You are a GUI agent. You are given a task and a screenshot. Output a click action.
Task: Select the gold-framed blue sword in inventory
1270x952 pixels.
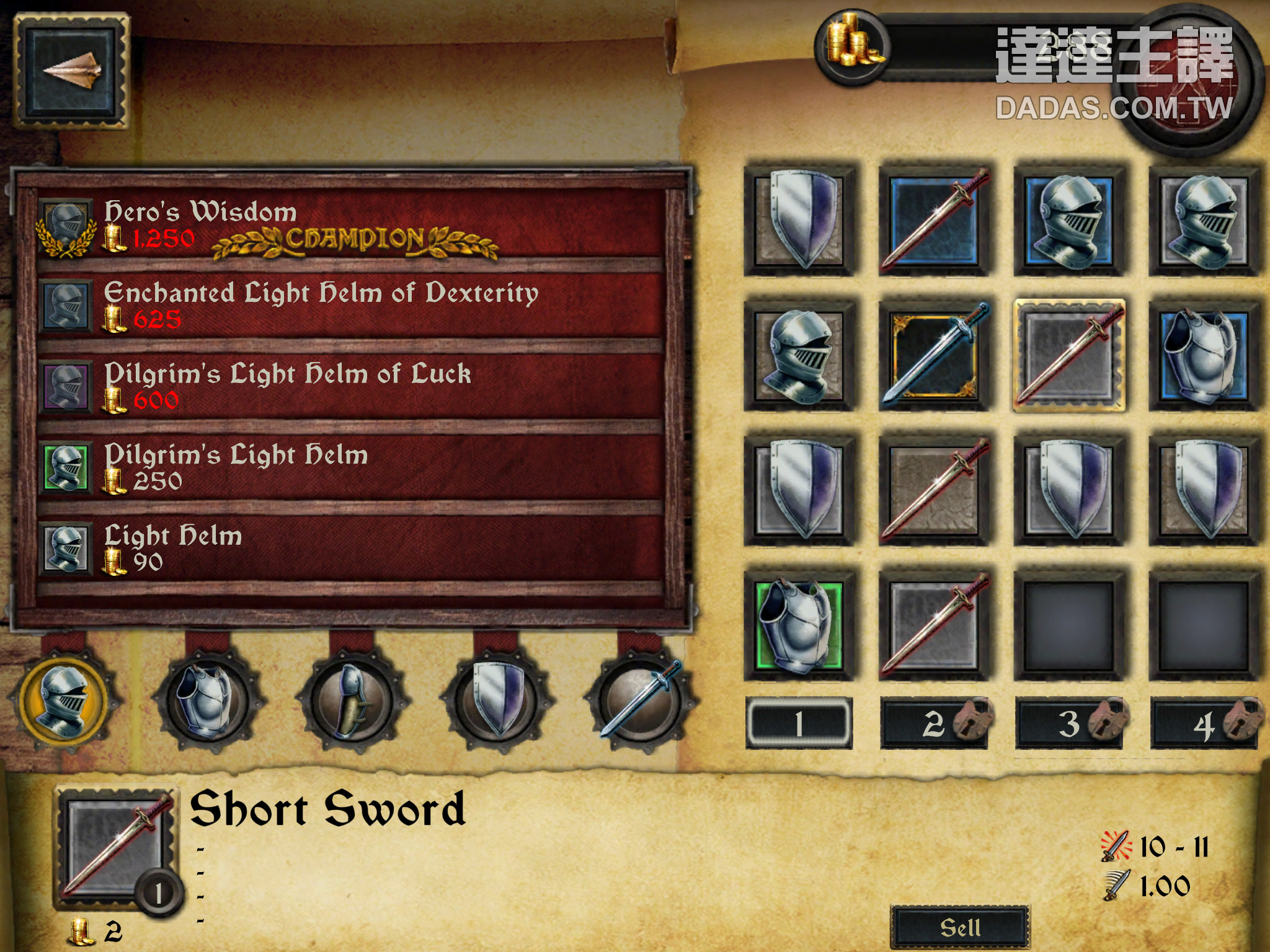pos(934,355)
